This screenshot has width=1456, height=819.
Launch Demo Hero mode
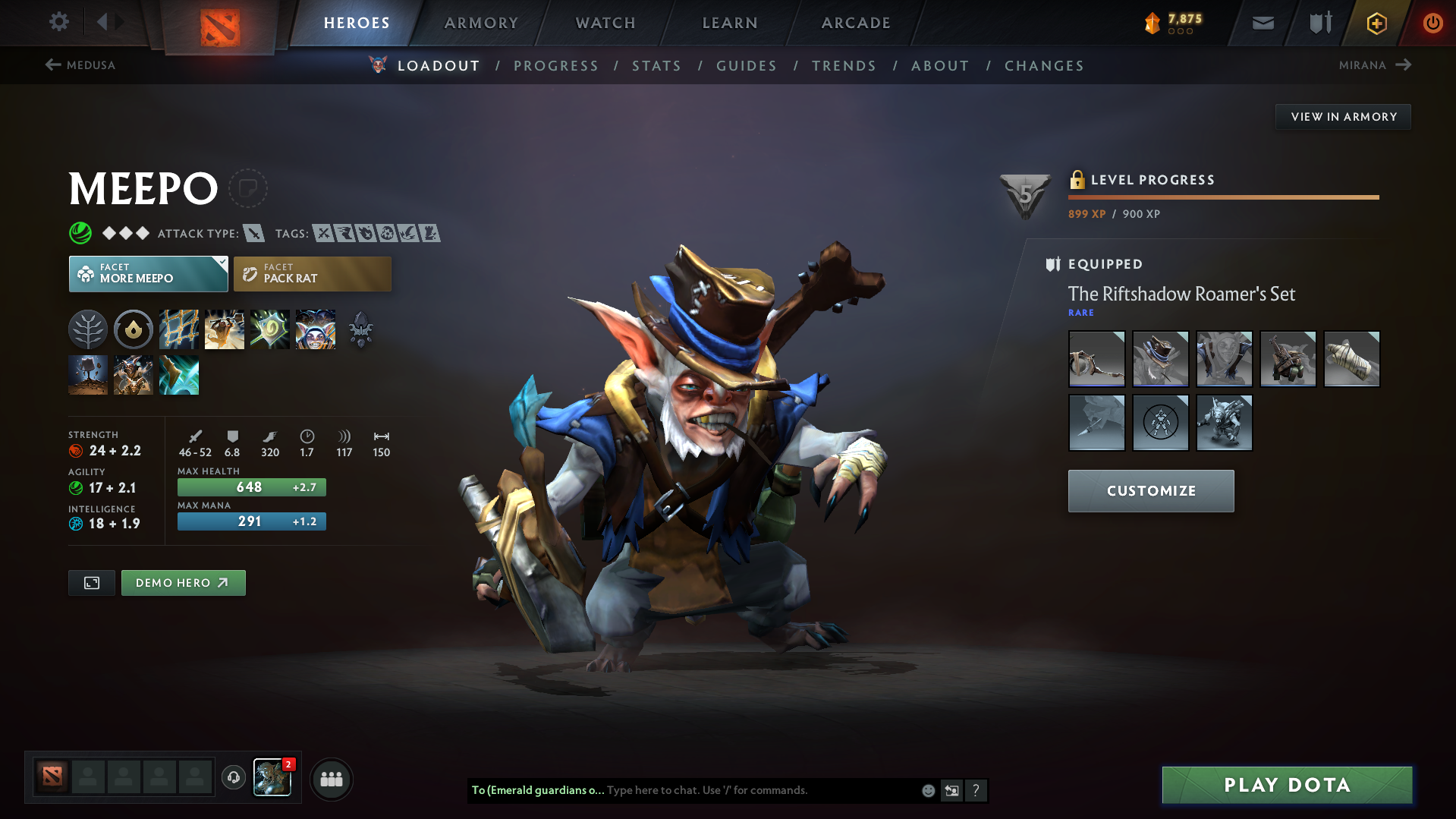click(x=183, y=583)
